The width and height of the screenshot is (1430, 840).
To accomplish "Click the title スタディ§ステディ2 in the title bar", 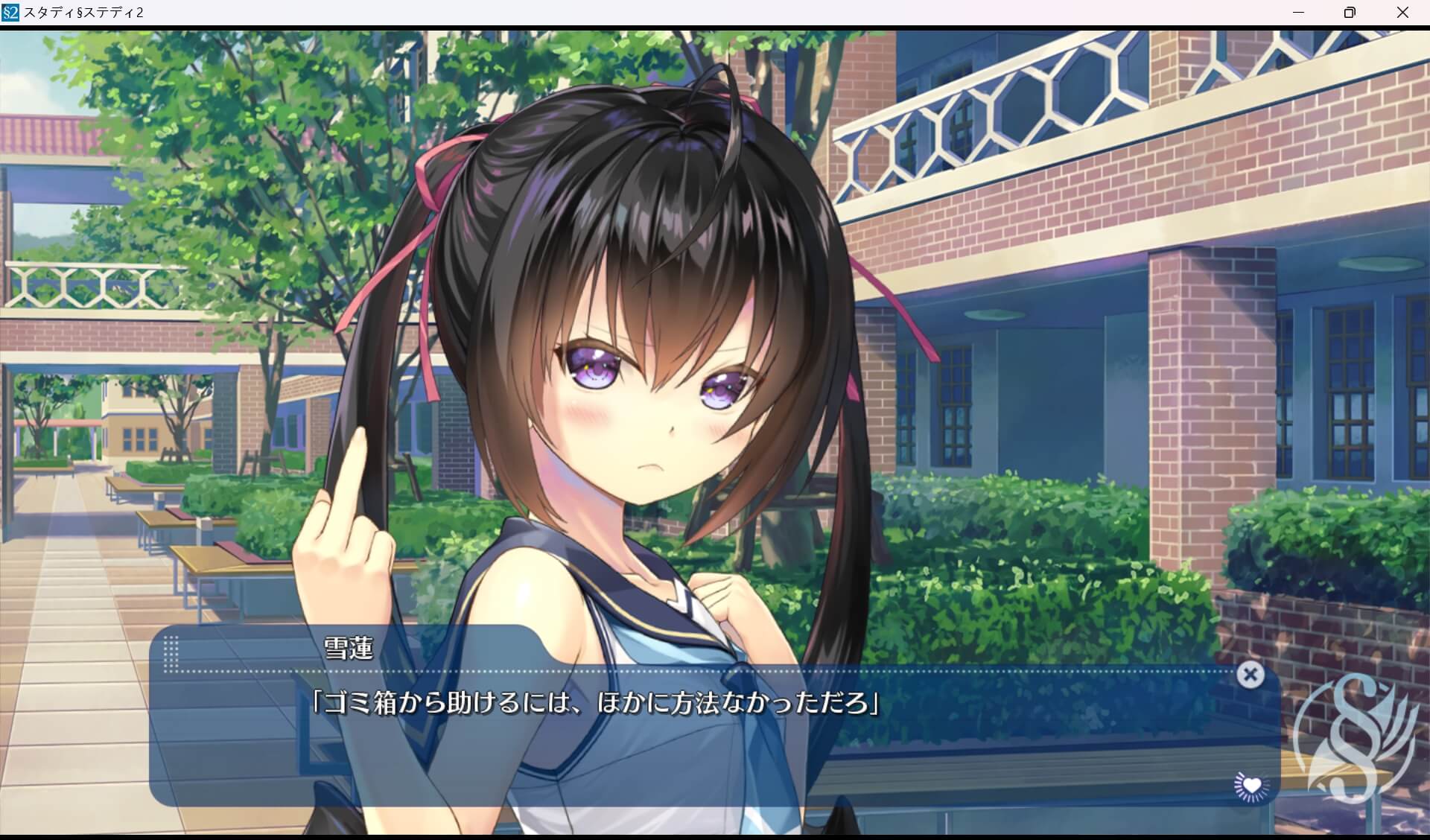I will click(x=82, y=12).
